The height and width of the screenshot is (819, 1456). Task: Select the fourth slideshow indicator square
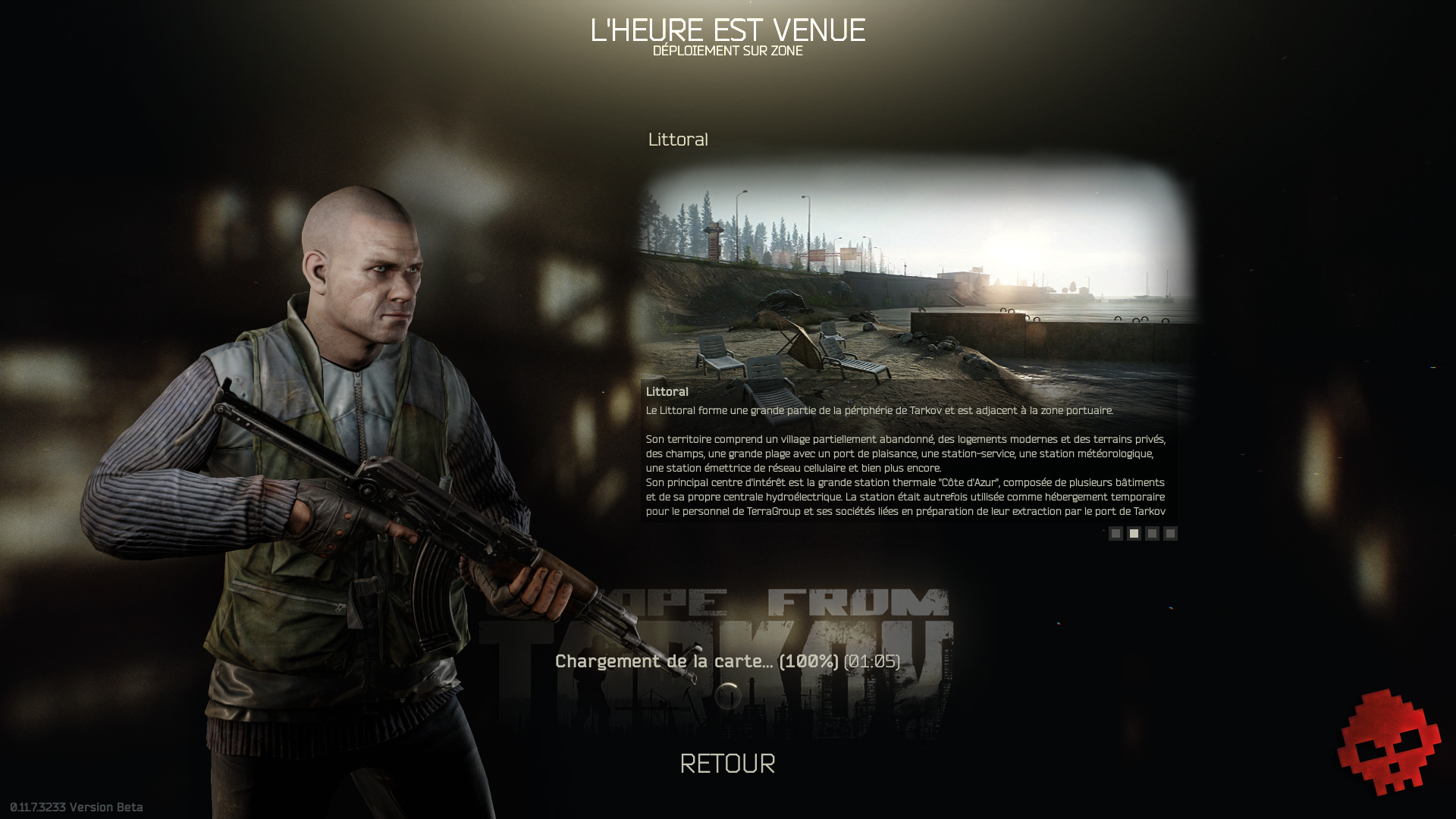click(x=1170, y=534)
